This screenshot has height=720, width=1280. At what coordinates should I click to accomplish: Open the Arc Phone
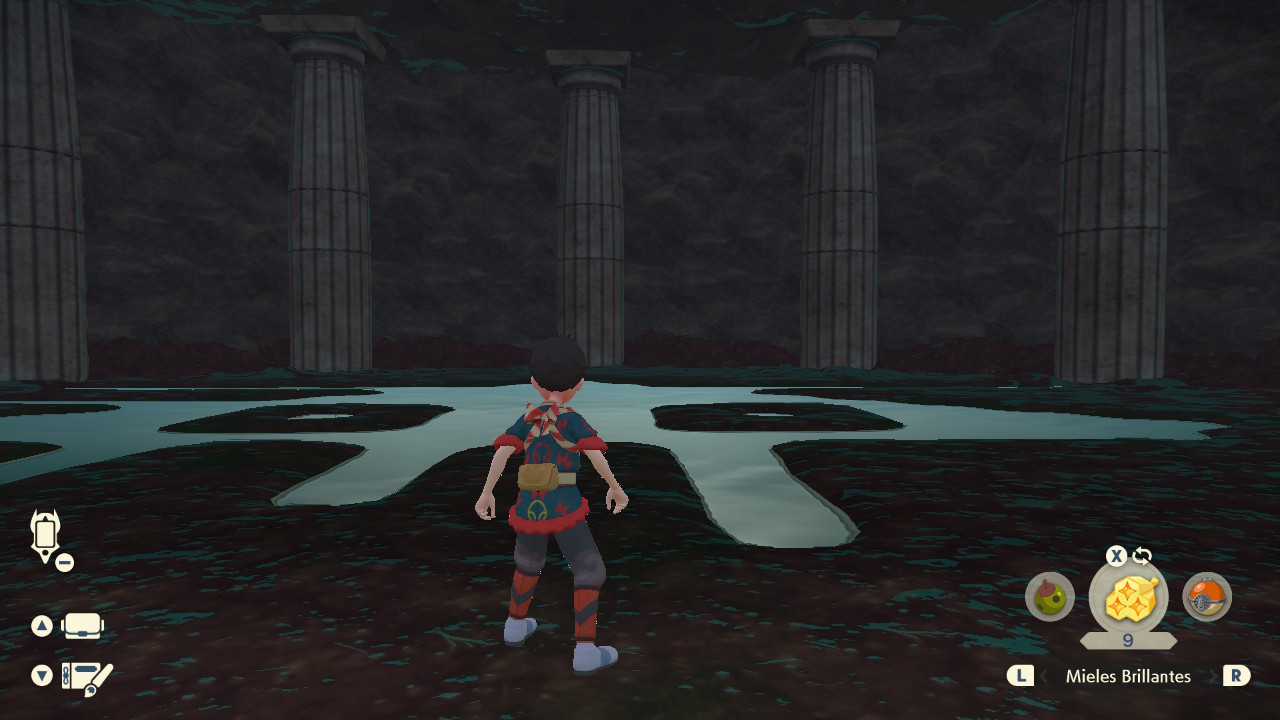click(45, 533)
